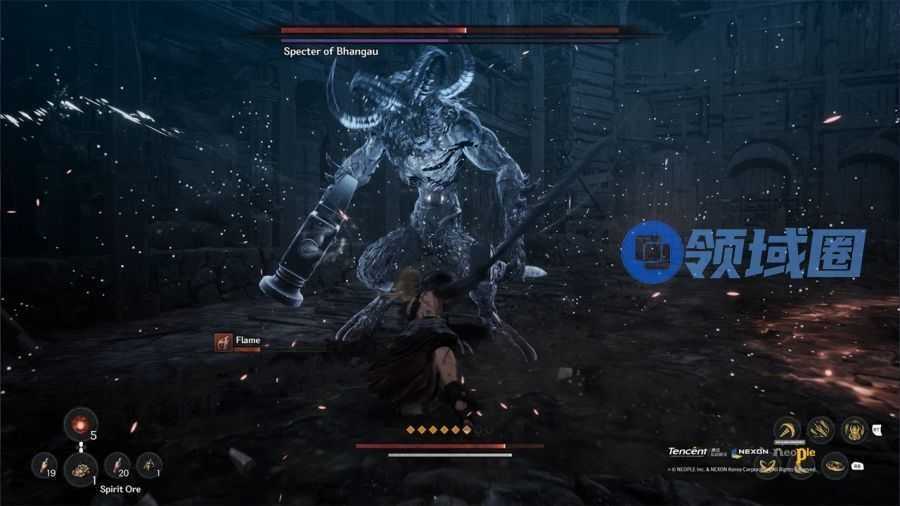Screen dimensions: 900x506
Task: Select the consumable slot with count 19
Action: coord(44,464)
